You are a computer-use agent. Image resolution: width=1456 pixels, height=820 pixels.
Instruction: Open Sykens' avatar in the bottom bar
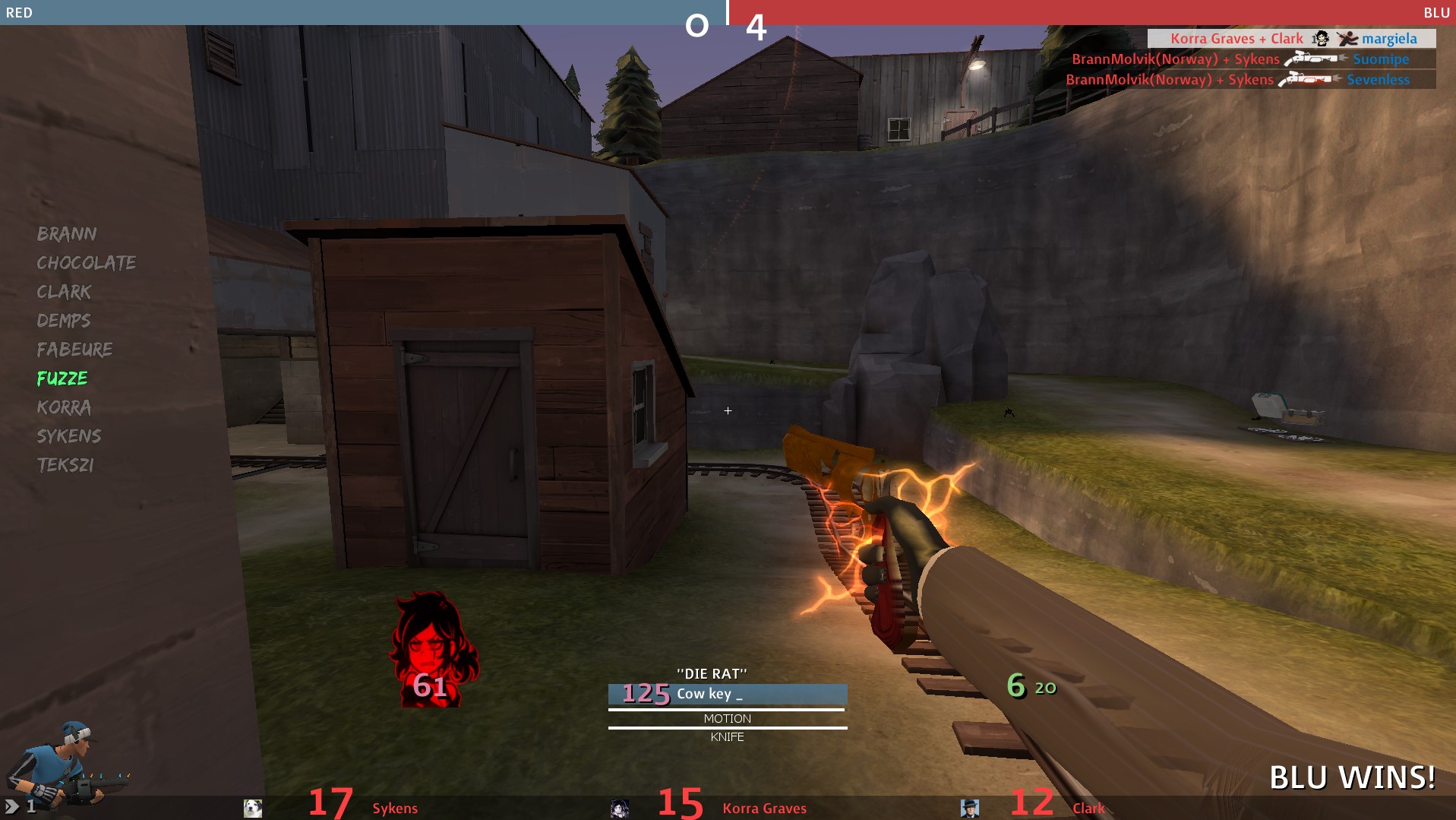253,808
